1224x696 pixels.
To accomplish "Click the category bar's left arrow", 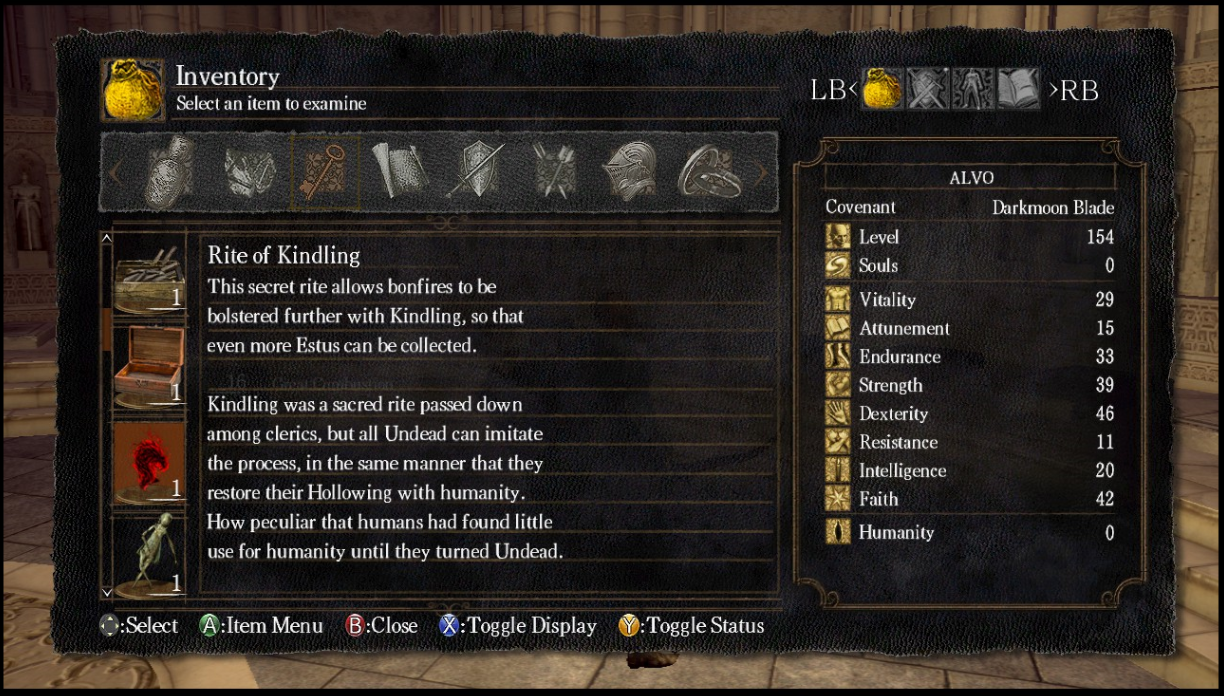I will pyautogui.click(x=114, y=172).
